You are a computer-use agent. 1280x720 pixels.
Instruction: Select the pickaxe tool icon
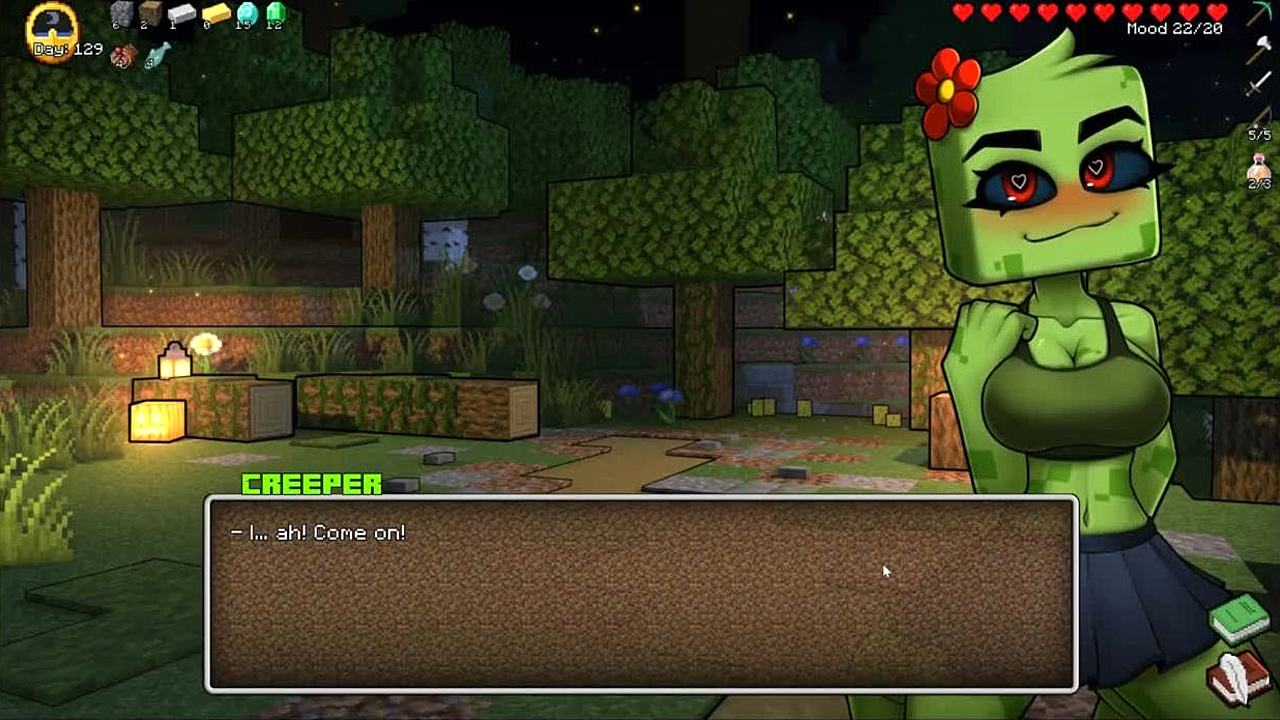tap(1258, 15)
